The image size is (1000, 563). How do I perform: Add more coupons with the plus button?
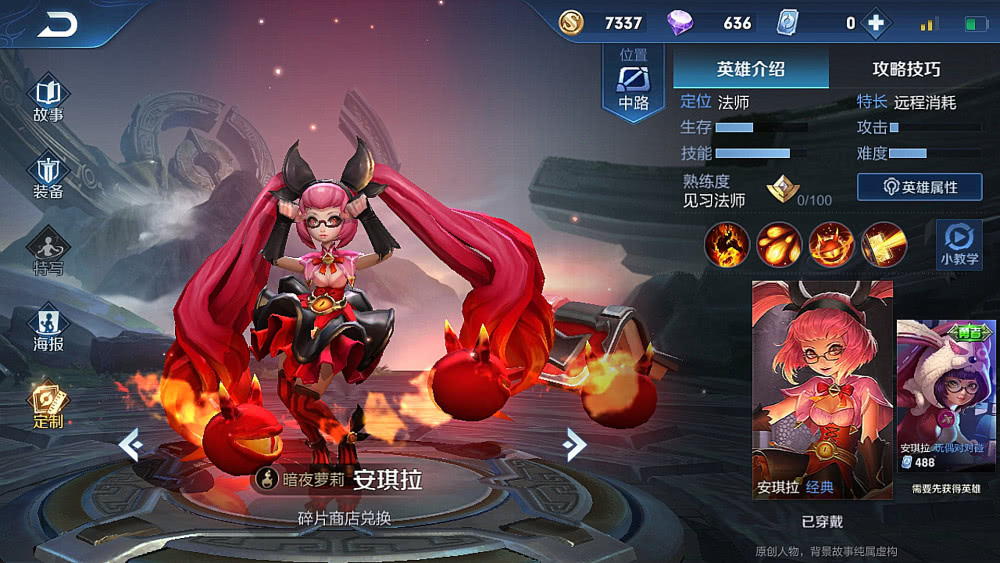(x=876, y=23)
